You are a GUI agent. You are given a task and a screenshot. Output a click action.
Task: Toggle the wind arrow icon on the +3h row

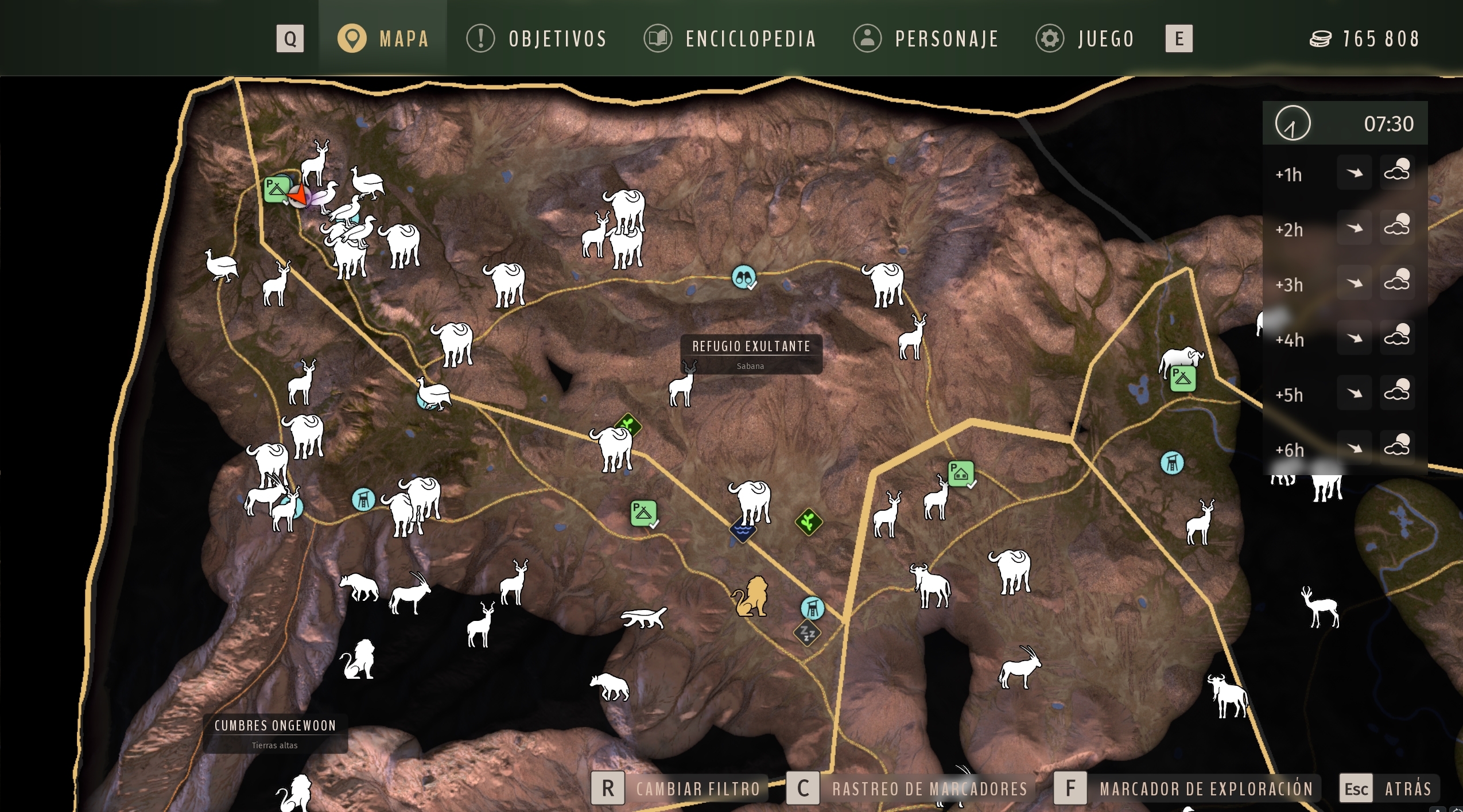coord(1355,282)
